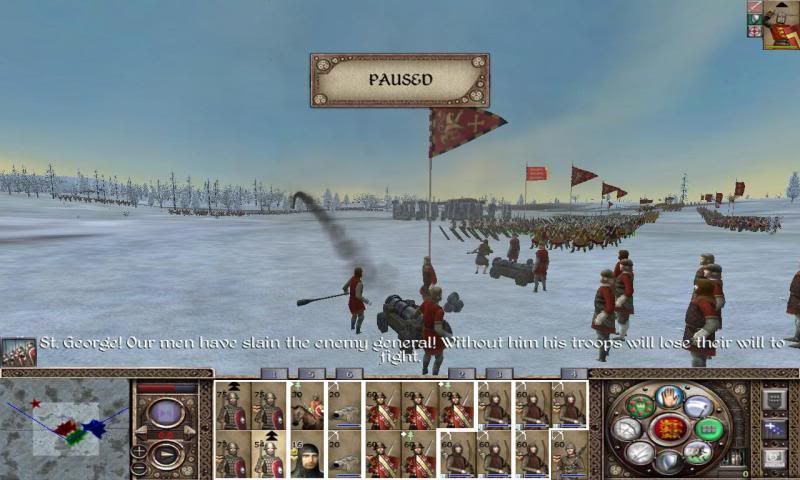Click the message portrait beside the announcement text
The image size is (800, 480).
[x=18, y=351]
